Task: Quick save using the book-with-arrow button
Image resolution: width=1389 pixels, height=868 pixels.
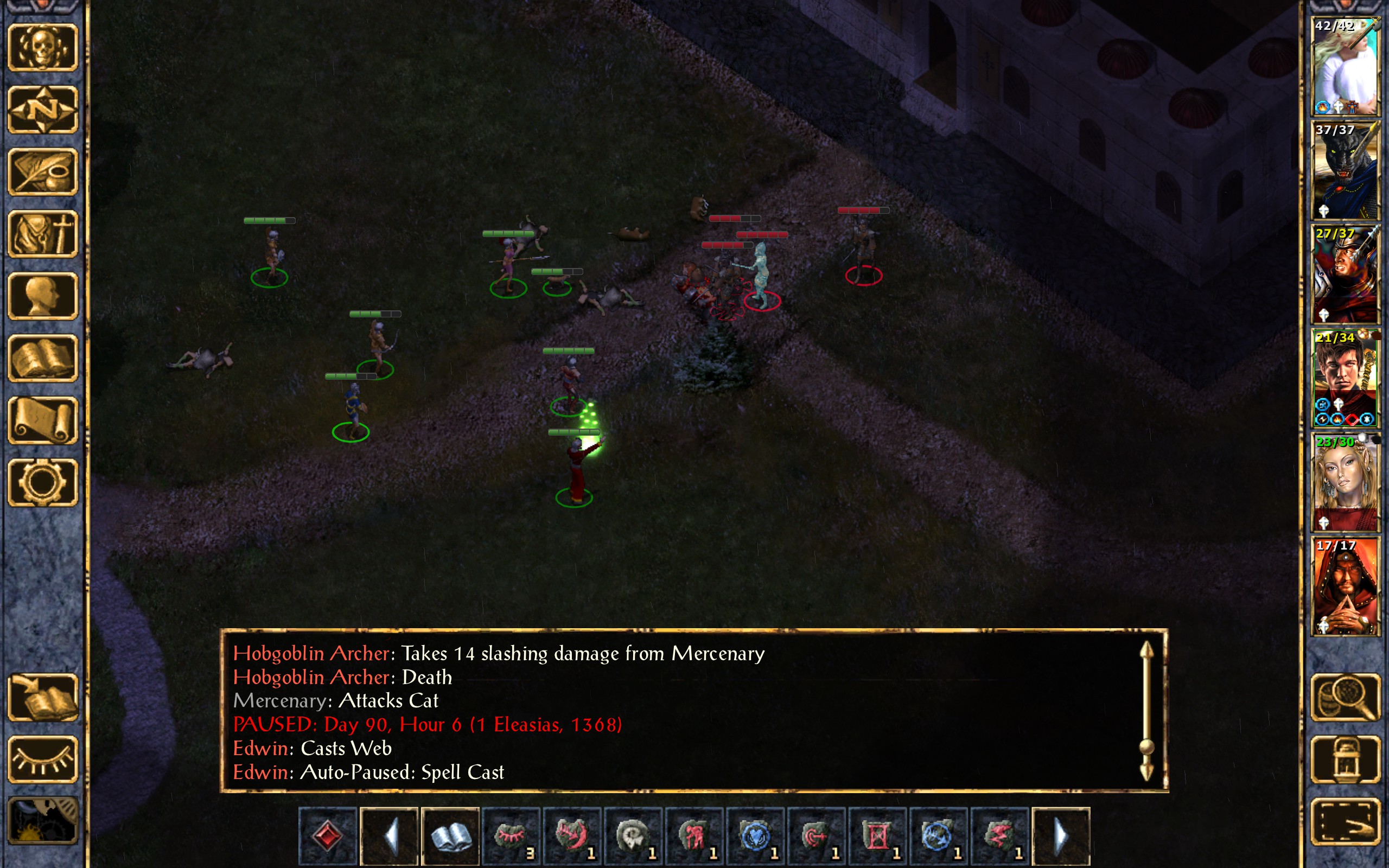Action: (42, 697)
